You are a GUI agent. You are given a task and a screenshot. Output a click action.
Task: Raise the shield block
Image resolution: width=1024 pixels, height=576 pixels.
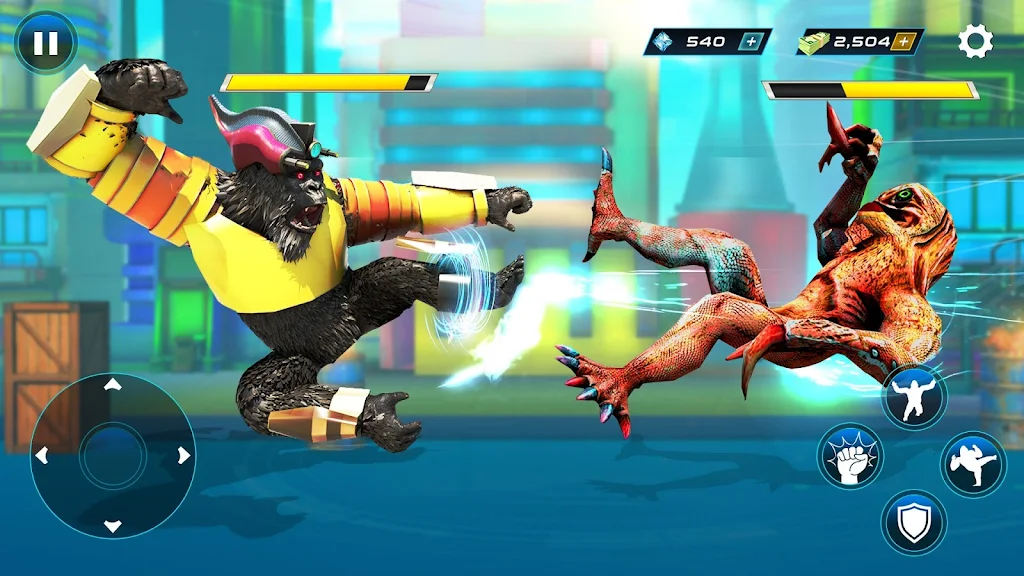(x=913, y=521)
